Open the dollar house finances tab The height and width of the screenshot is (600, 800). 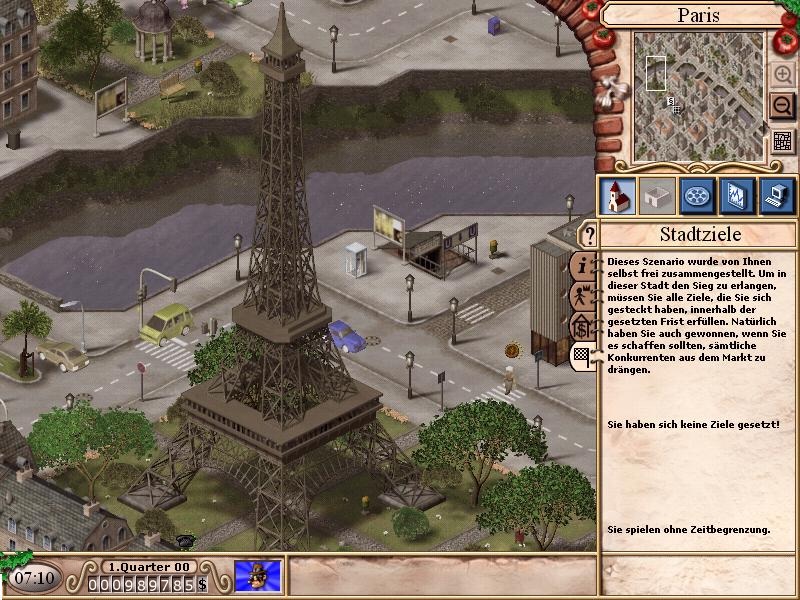[582, 326]
